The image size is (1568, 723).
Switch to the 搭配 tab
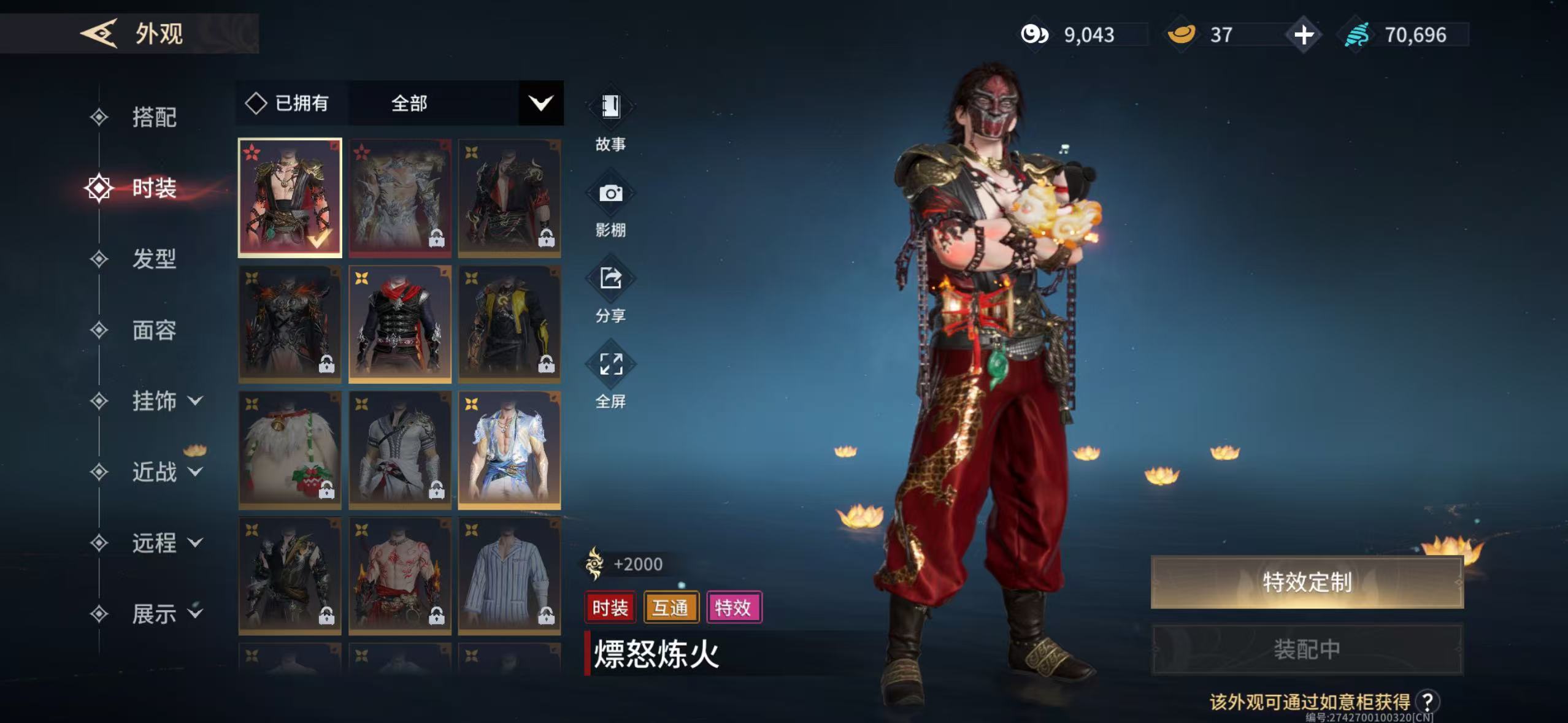pyautogui.click(x=154, y=117)
